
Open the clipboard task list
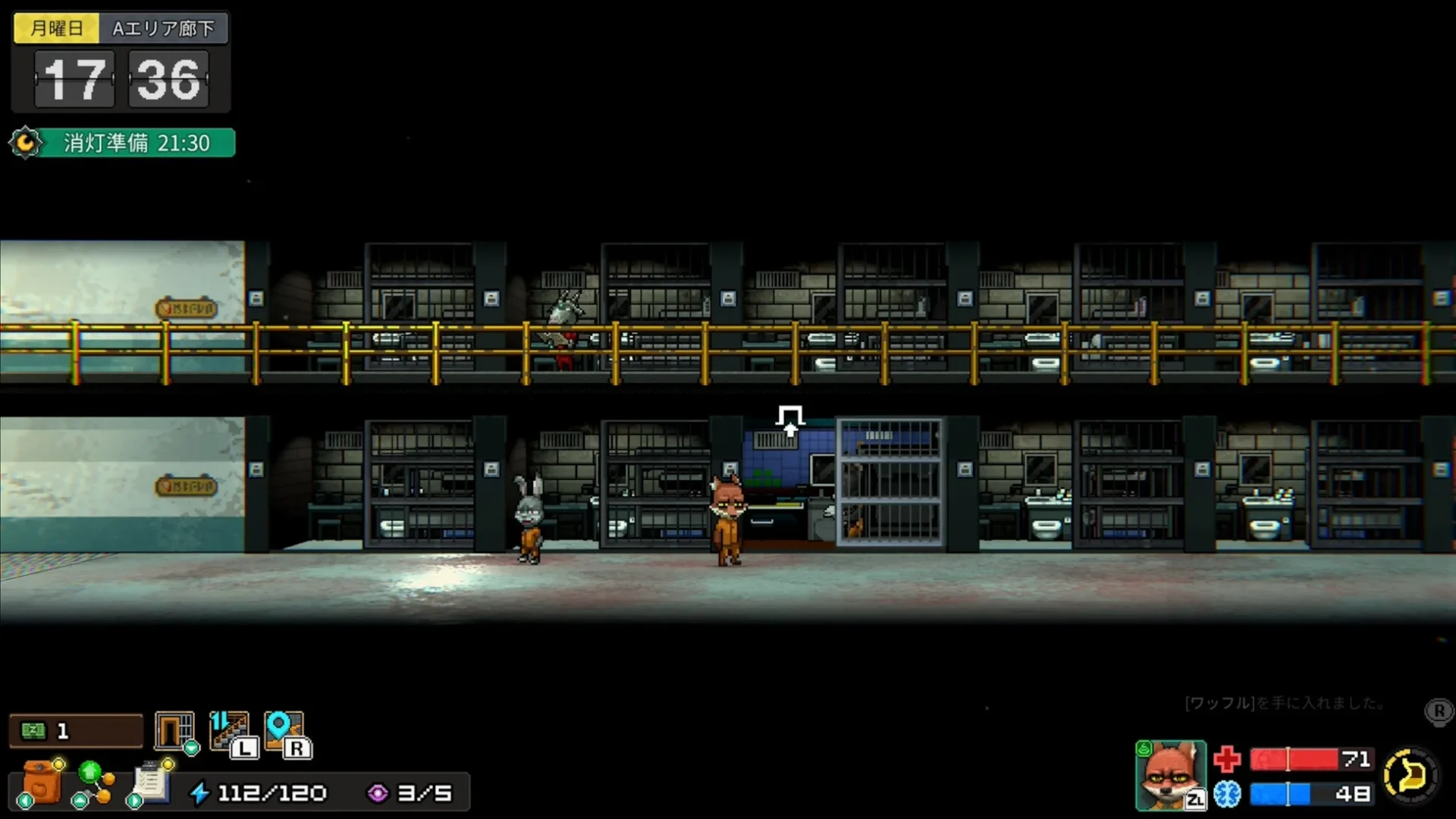151,781
